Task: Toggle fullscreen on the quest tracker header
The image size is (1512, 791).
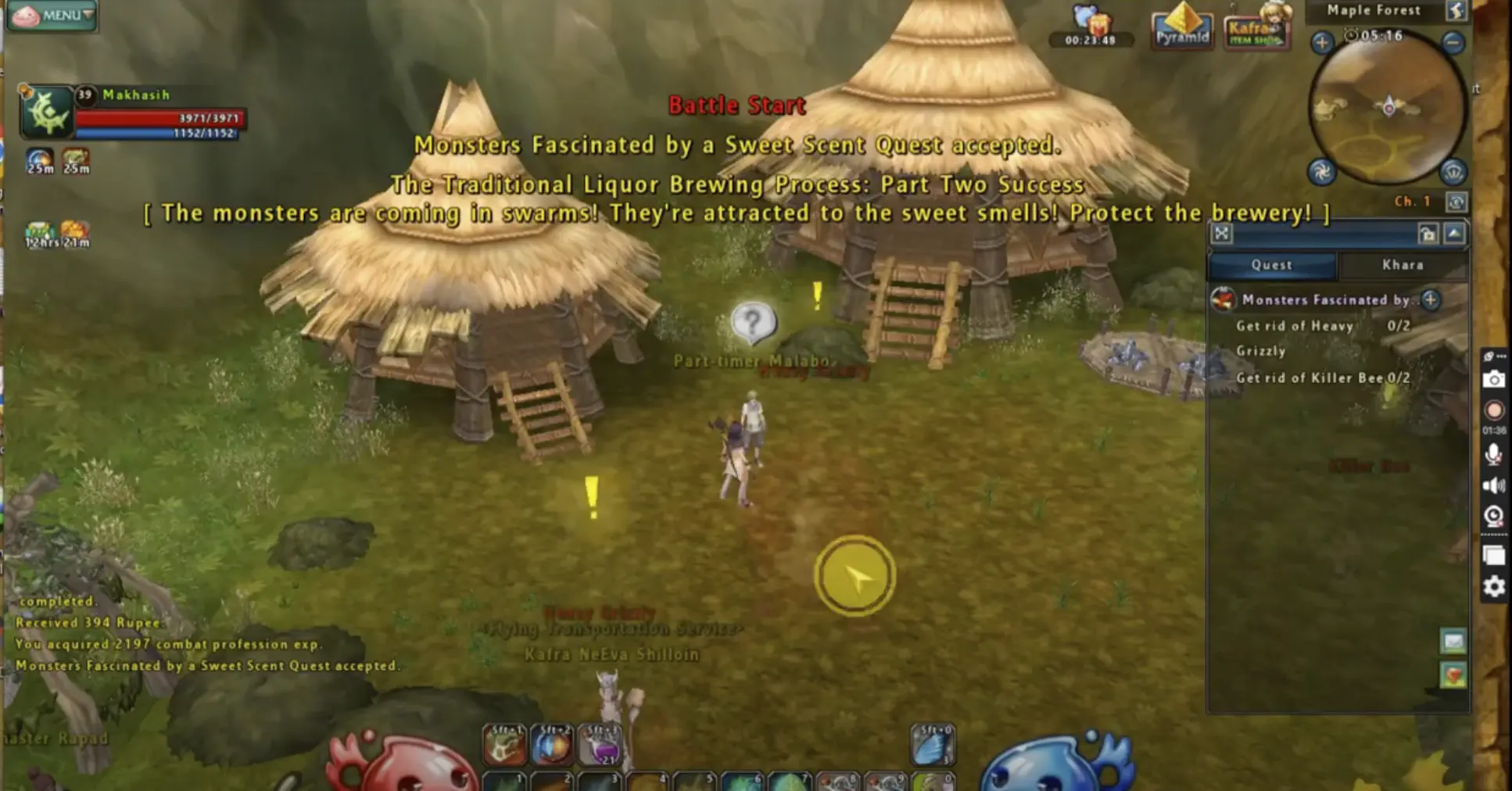Action: (1222, 233)
